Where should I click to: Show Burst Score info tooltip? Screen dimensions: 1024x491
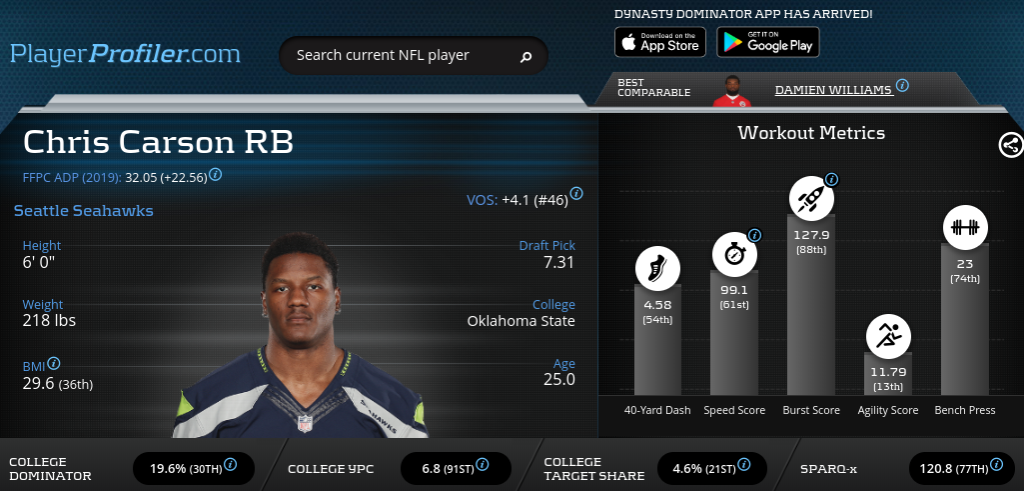coord(831,180)
